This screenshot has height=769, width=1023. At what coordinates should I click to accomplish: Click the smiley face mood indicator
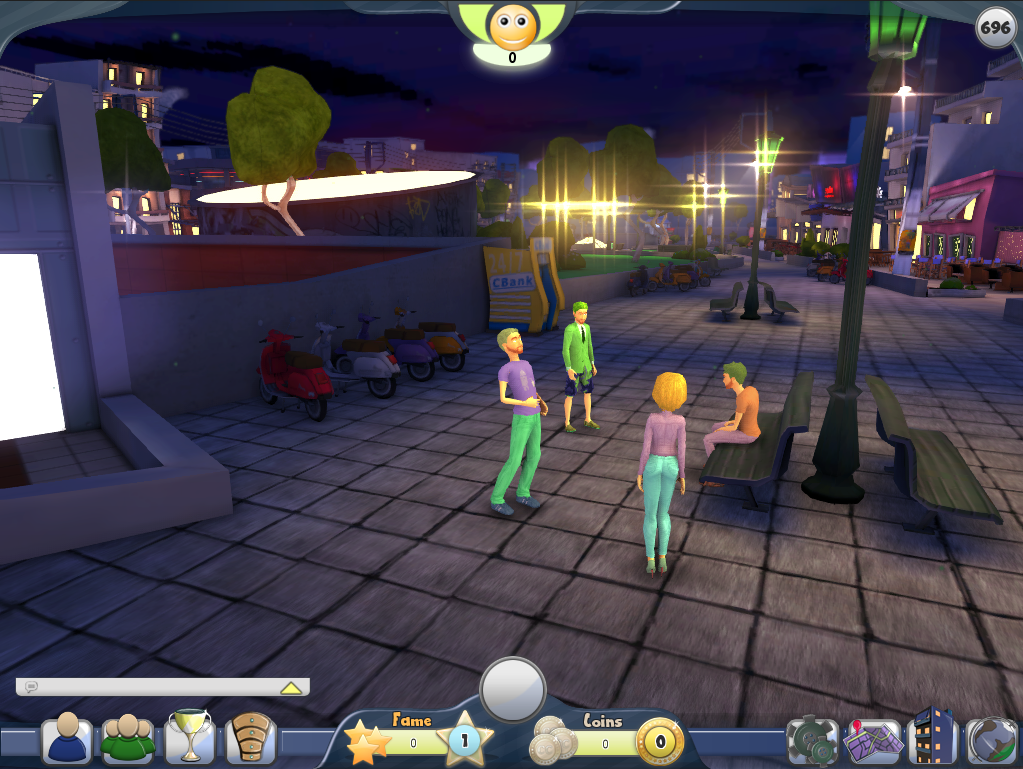[512, 27]
